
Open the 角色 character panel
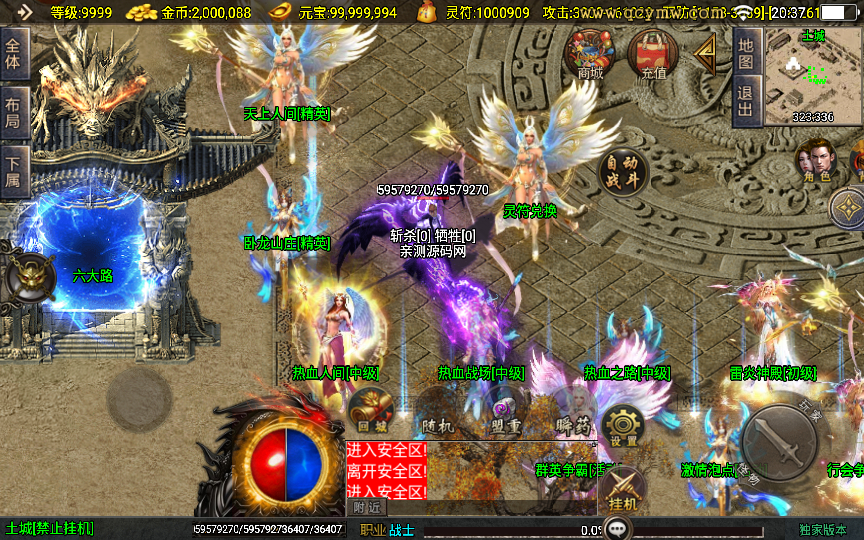point(816,160)
